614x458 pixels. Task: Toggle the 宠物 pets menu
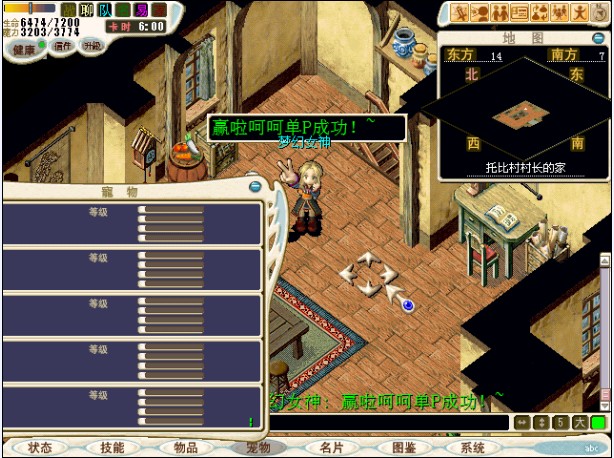pyautogui.click(x=258, y=448)
